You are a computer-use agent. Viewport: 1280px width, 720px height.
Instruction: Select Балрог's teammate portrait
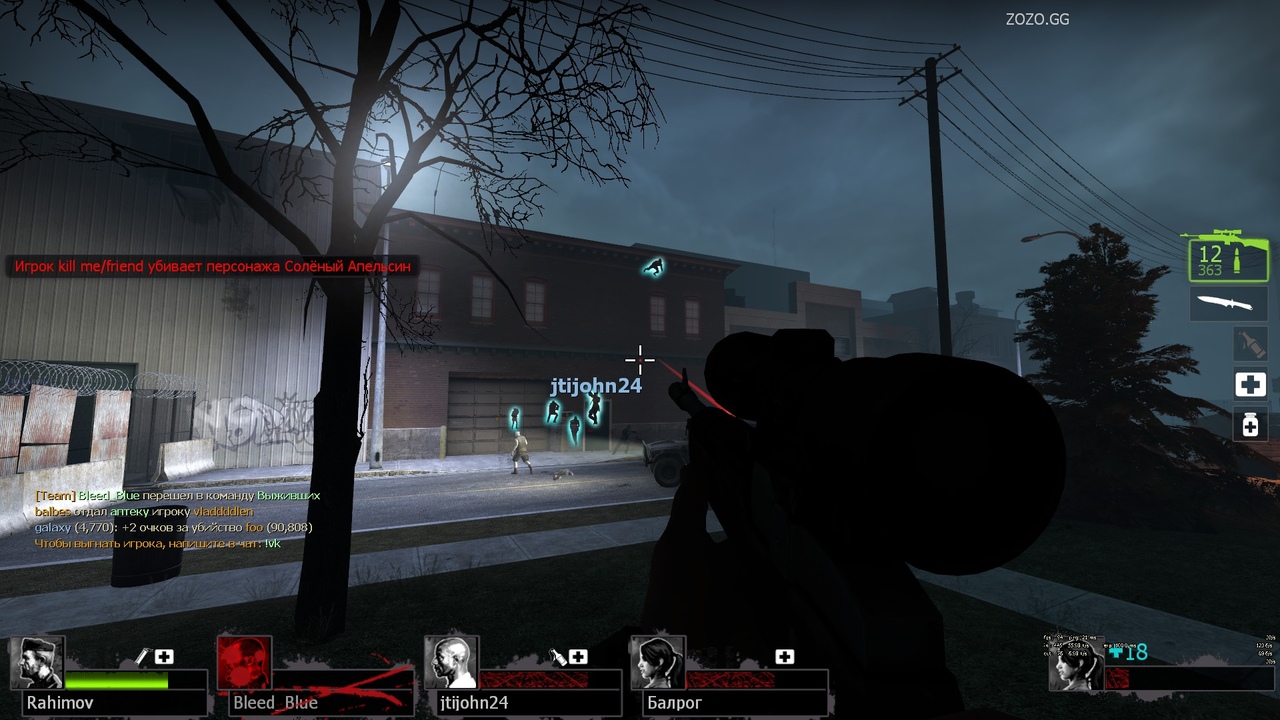point(657,663)
